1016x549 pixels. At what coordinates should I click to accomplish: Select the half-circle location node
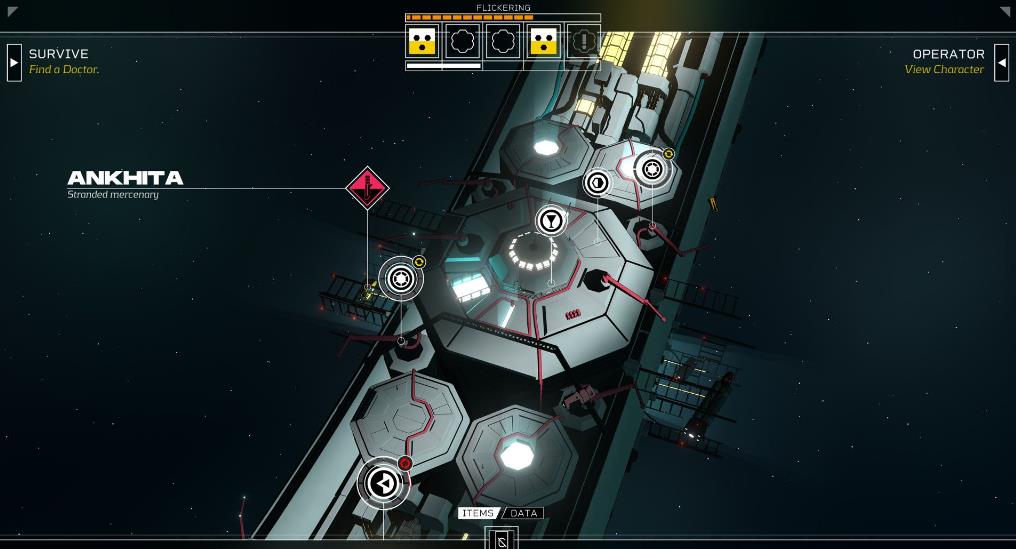(597, 182)
